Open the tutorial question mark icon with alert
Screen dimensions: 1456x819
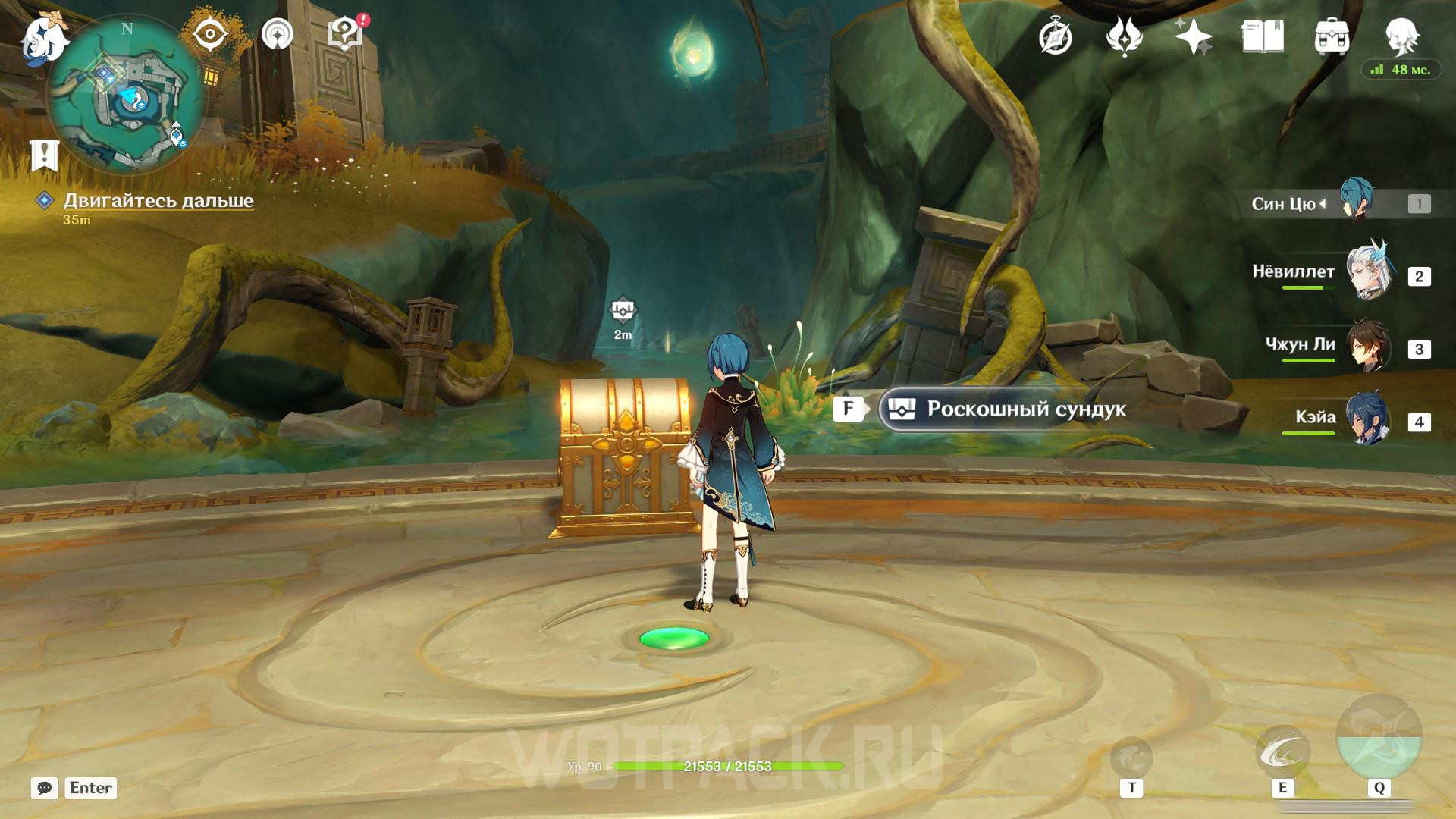click(x=345, y=34)
